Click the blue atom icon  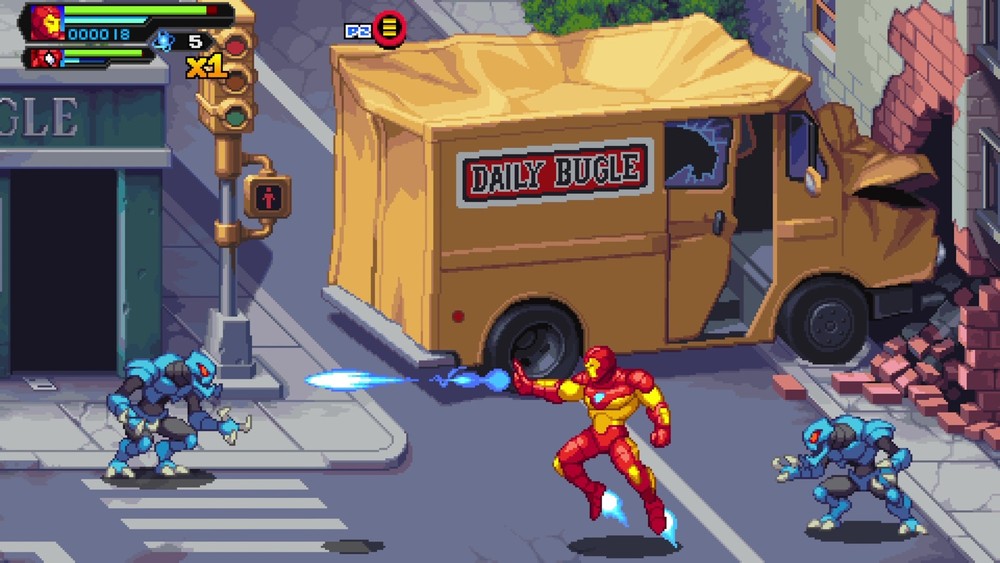tap(162, 41)
